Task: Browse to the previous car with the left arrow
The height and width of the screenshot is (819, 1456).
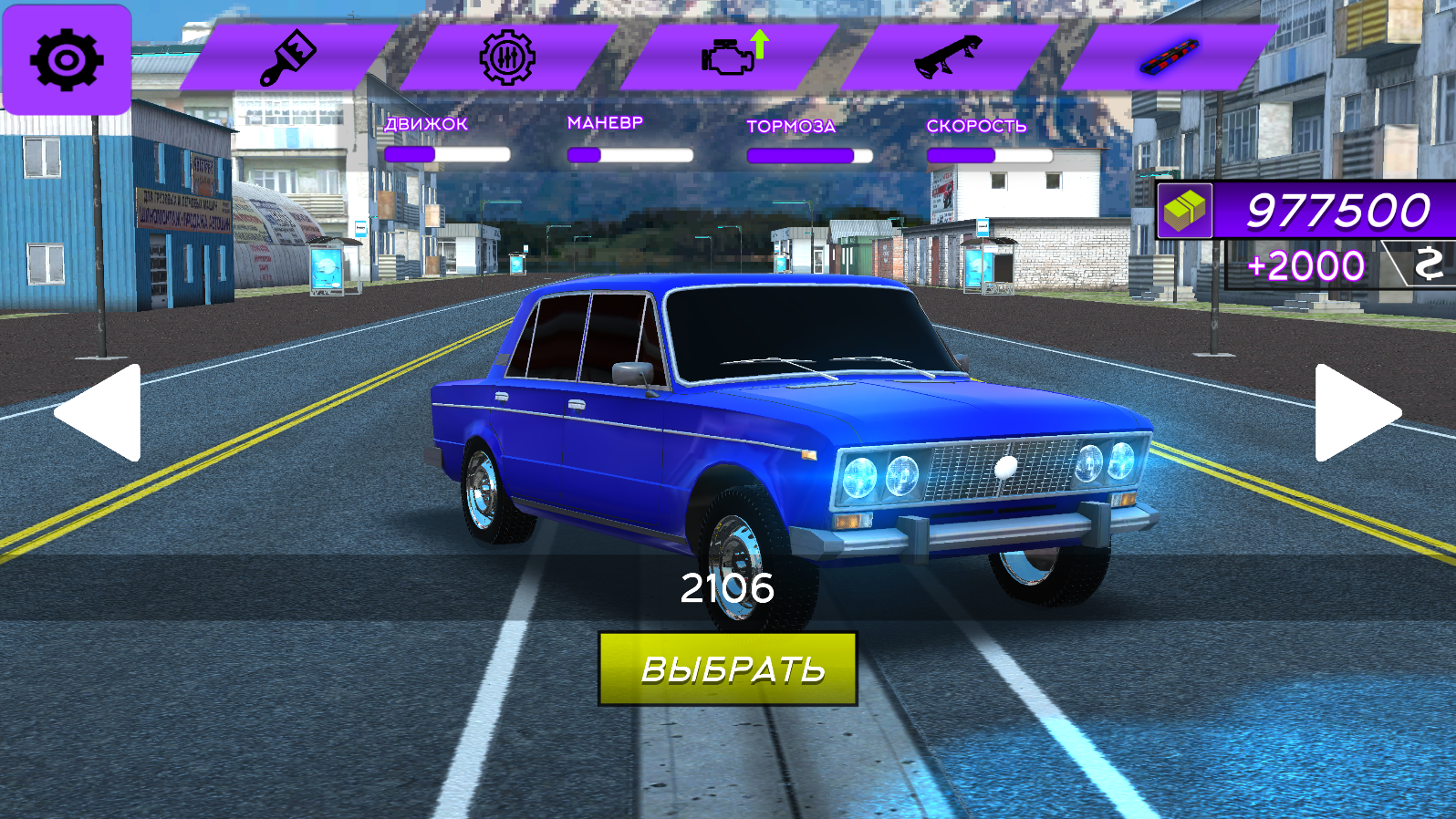Action: tap(99, 412)
